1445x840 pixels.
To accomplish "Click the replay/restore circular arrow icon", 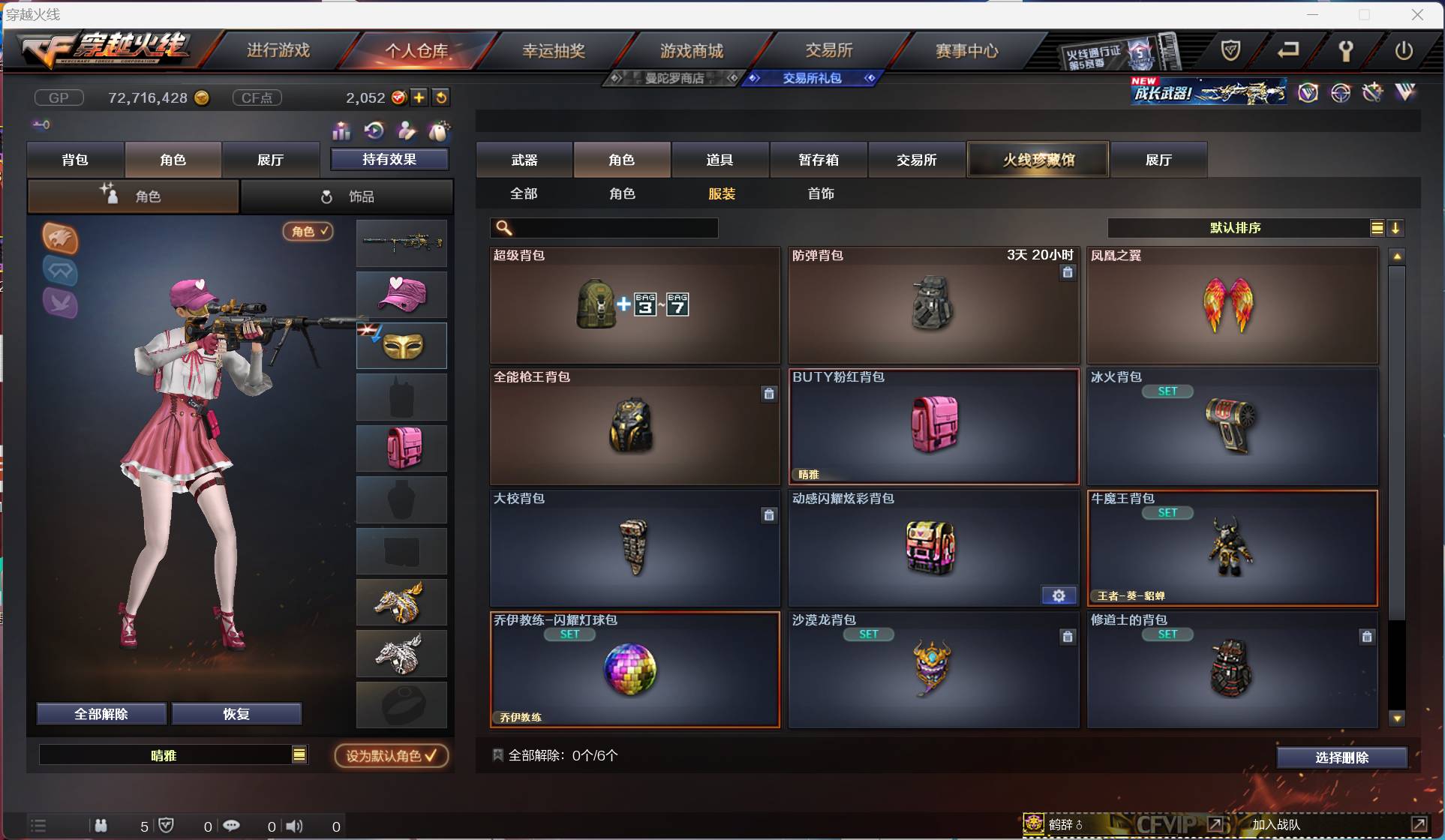I will coord(374,130).
